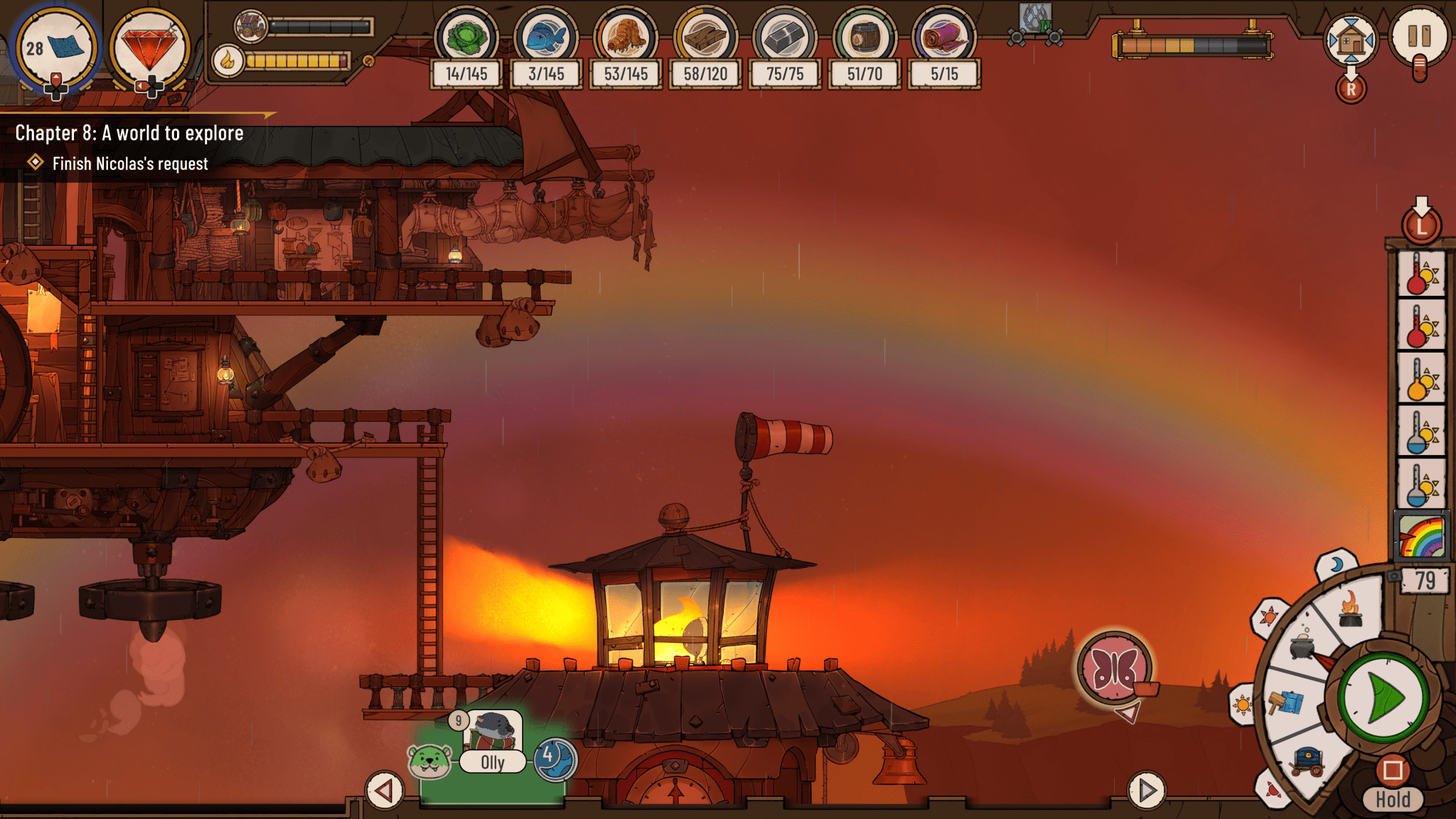Choose the hammer and blueprint wheel segment
This screenshot has height=819, width=1456.
pos(1288,703)
